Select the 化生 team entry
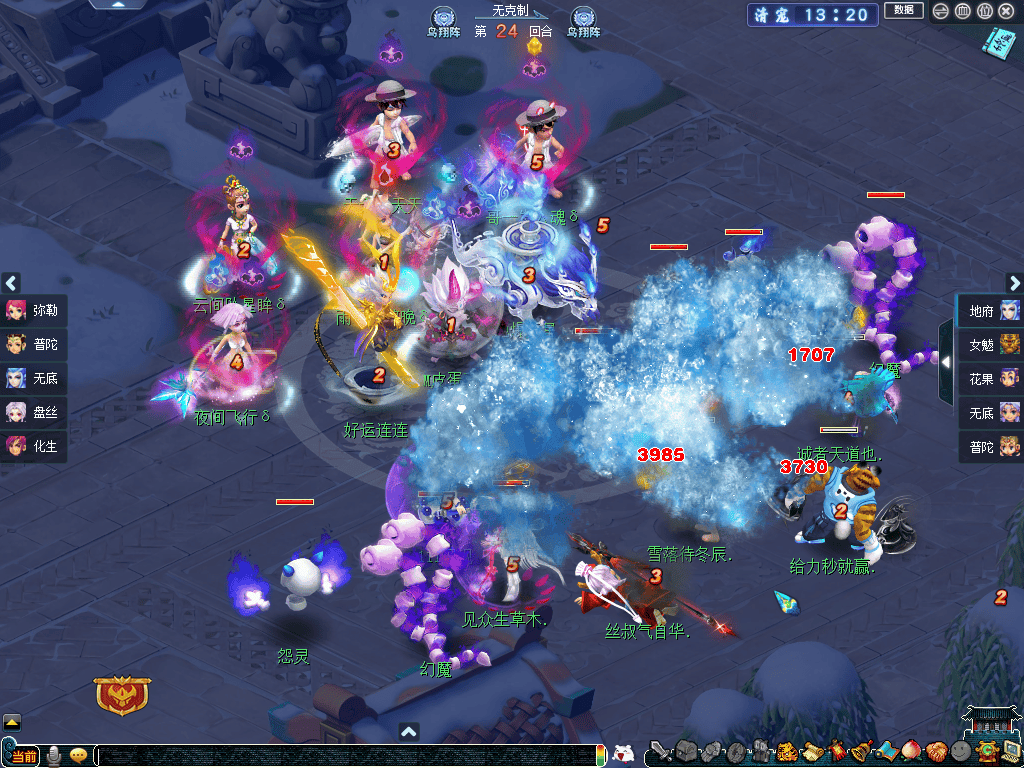1024x768 pixels. pyautogui.click(x=34, y=446)
